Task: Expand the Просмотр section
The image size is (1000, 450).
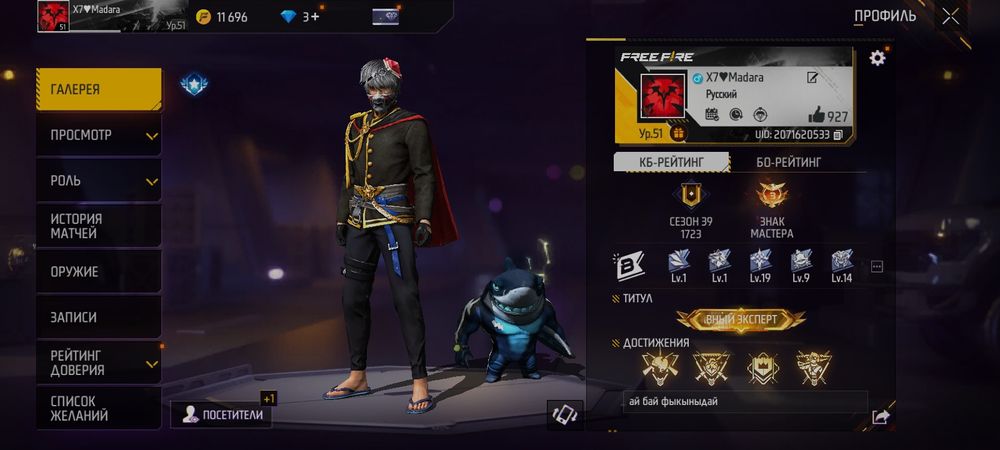Action: 98,135
